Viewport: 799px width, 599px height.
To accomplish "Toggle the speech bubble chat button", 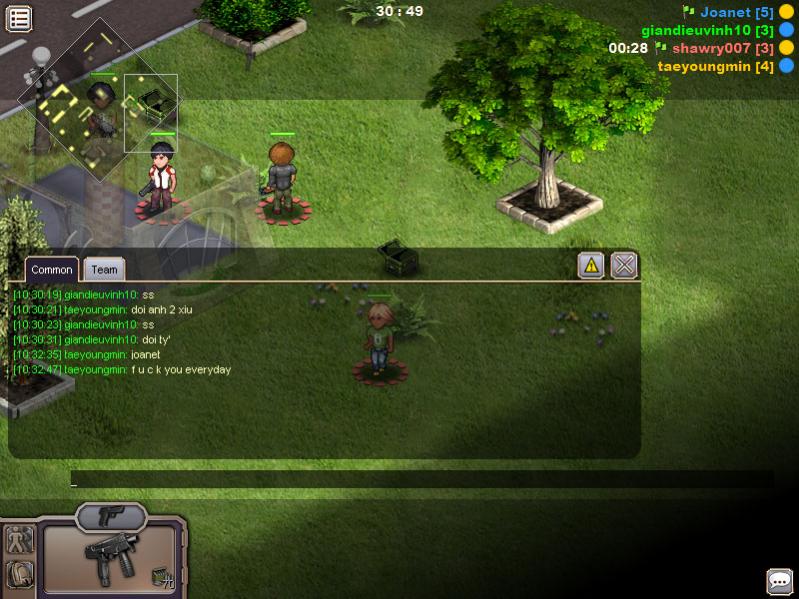I will coord(779,581).
